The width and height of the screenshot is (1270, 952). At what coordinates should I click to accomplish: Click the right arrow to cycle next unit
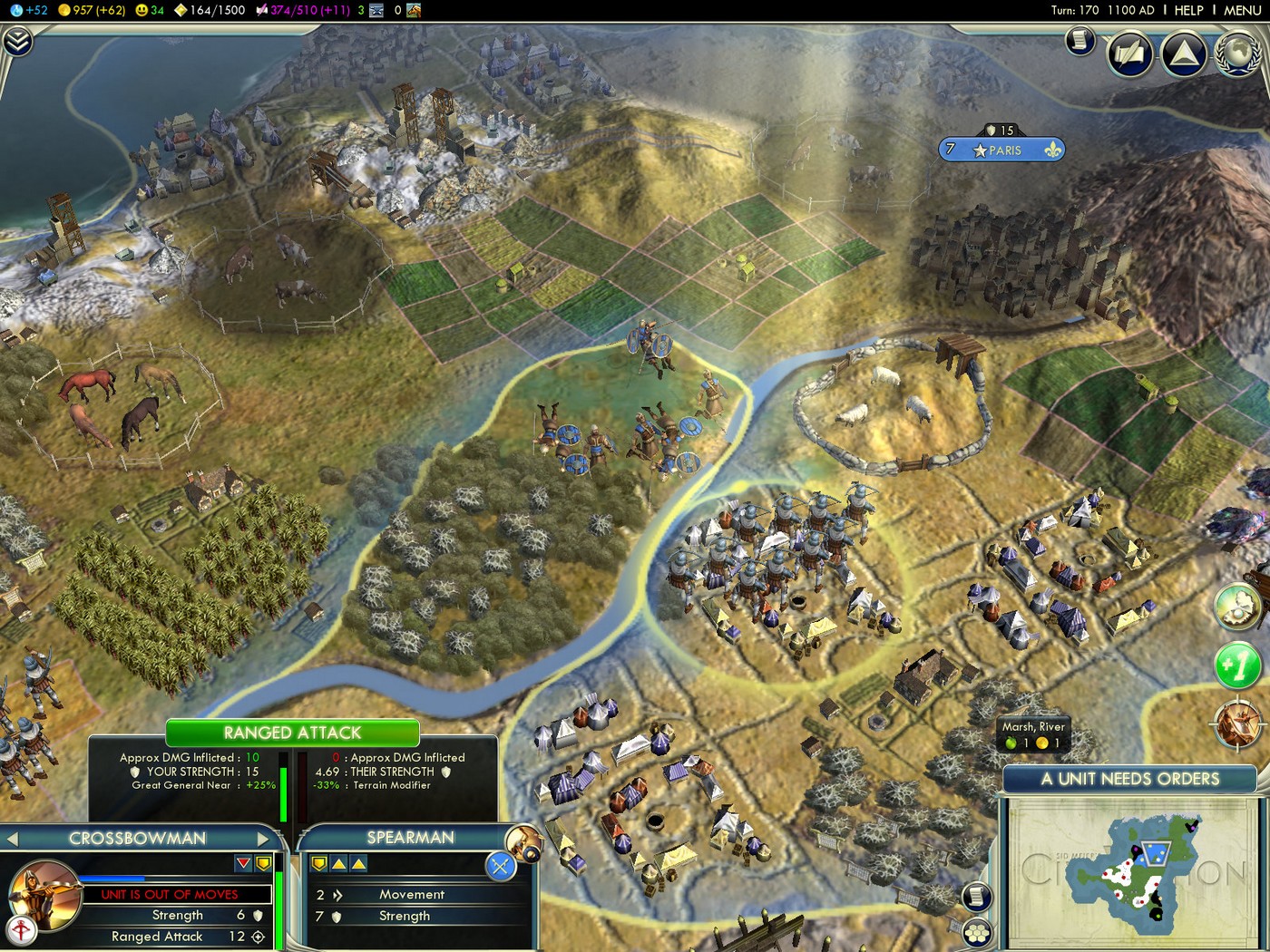tap(264, 839)
